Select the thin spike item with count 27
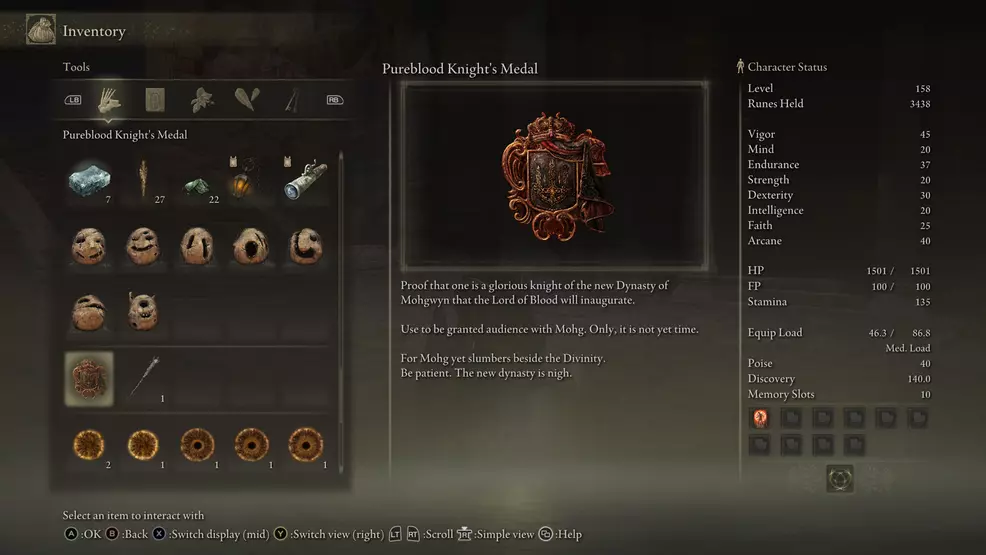986x555 pixels. 143,178
